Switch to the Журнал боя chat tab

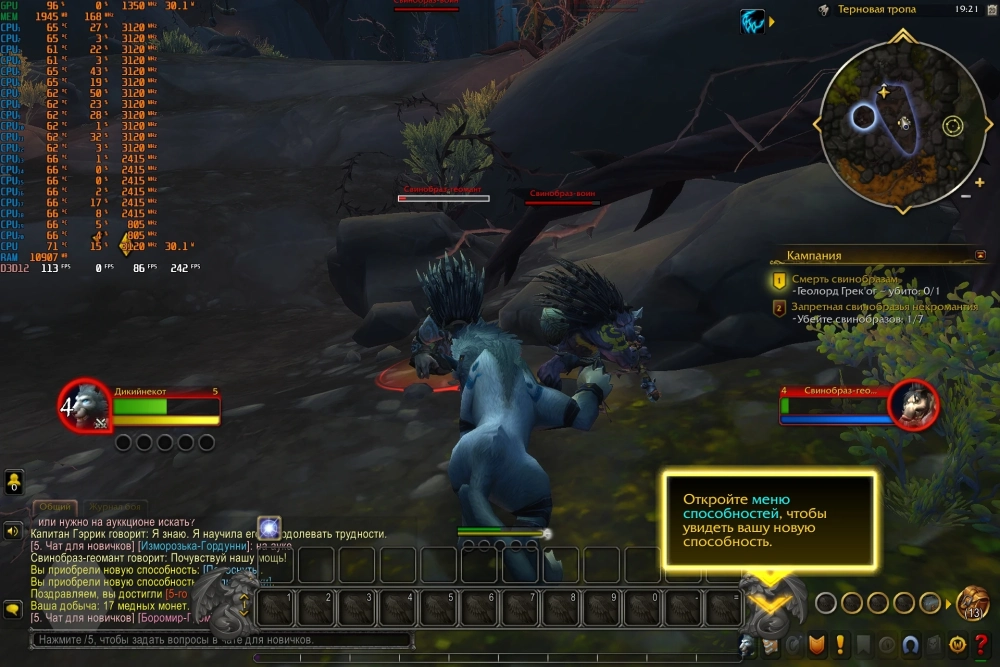tap(115, 508)
